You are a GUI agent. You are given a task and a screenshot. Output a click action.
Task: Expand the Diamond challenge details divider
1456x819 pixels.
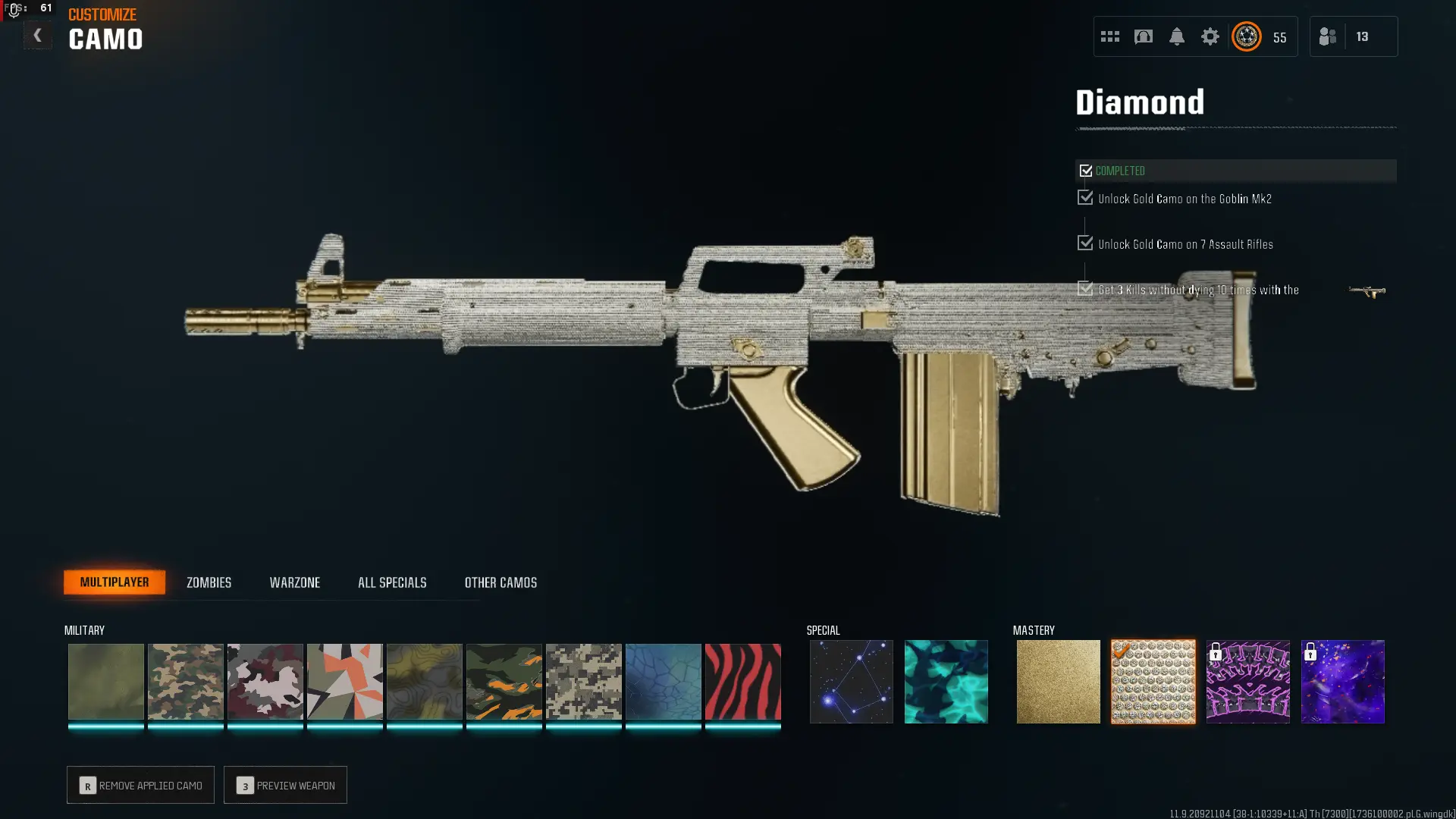pos(1236,127)
